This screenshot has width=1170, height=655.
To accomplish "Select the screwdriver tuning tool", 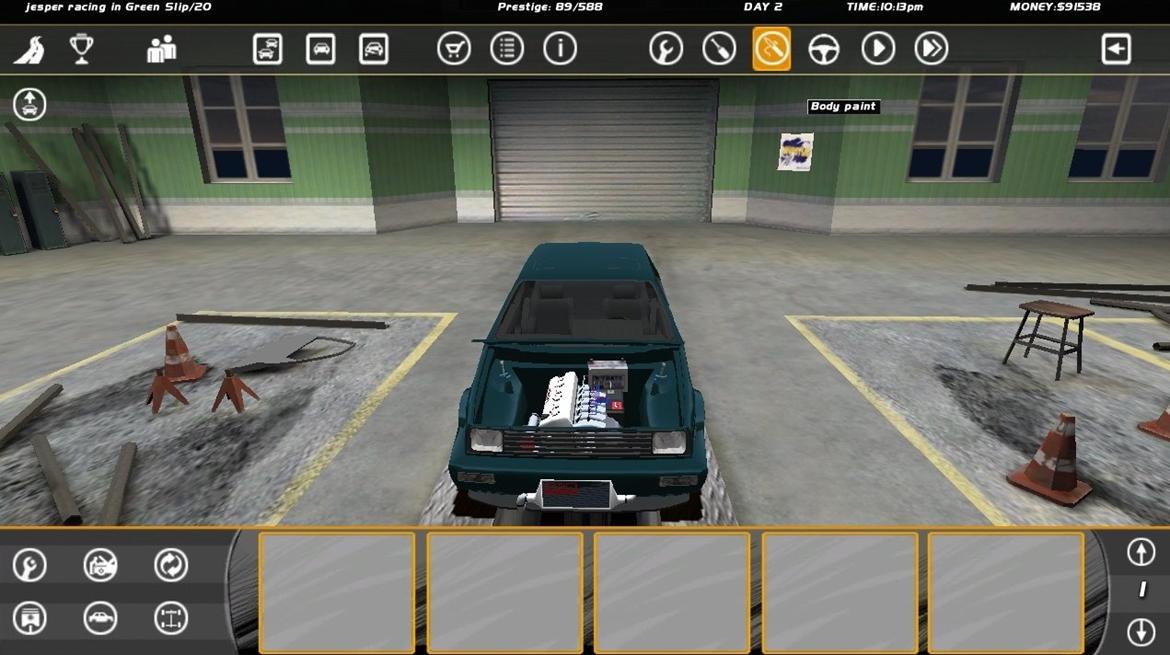I will click(x=719, y=49).
